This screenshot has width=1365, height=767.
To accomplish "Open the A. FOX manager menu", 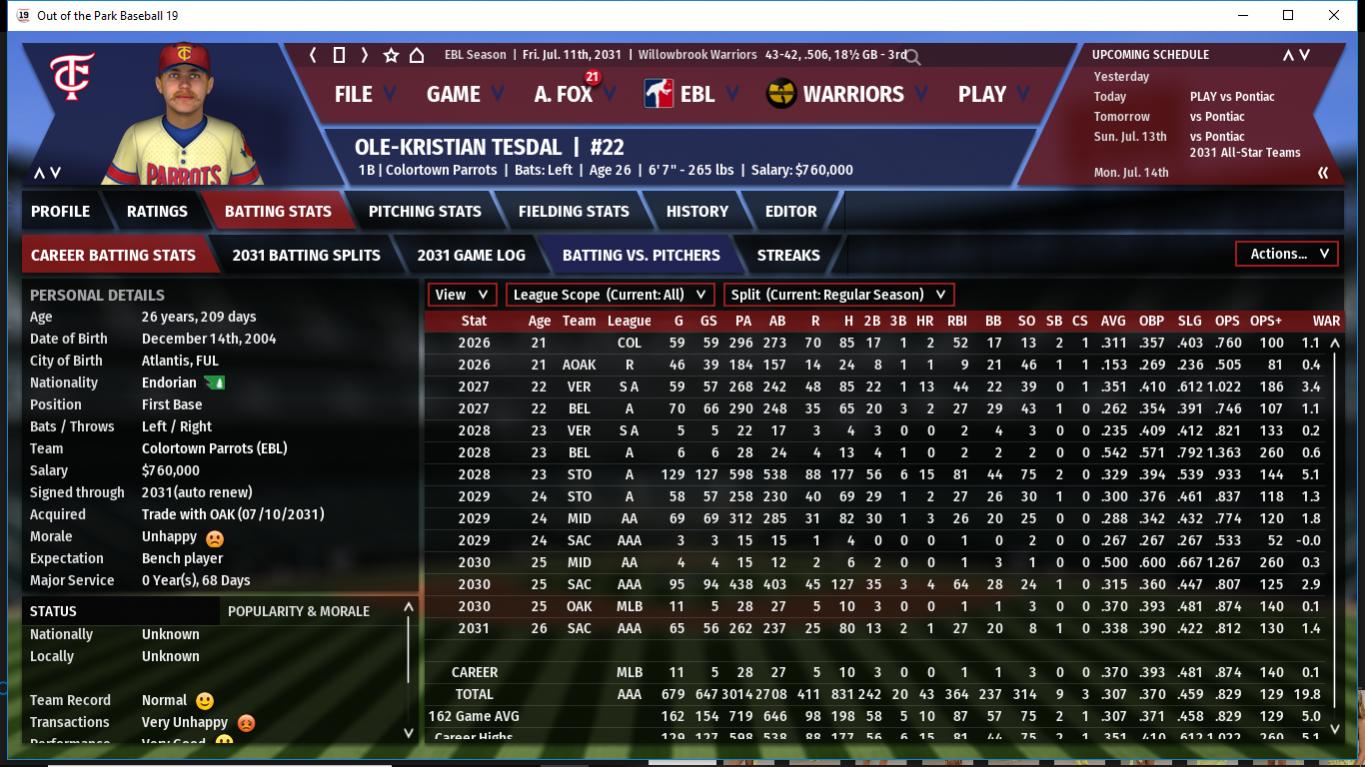I will coord(563,94).
